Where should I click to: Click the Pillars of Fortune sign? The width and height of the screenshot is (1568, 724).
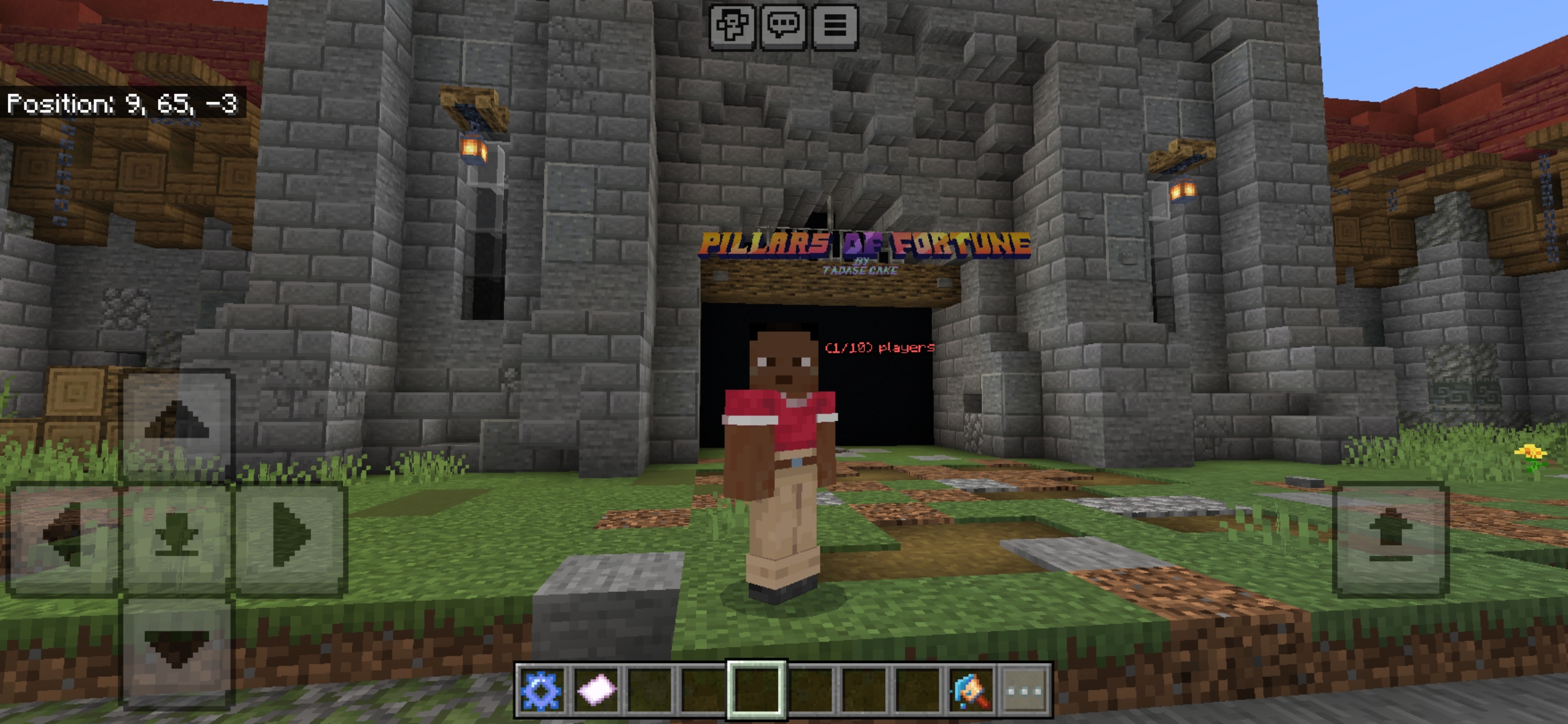(x=864, y=243)
